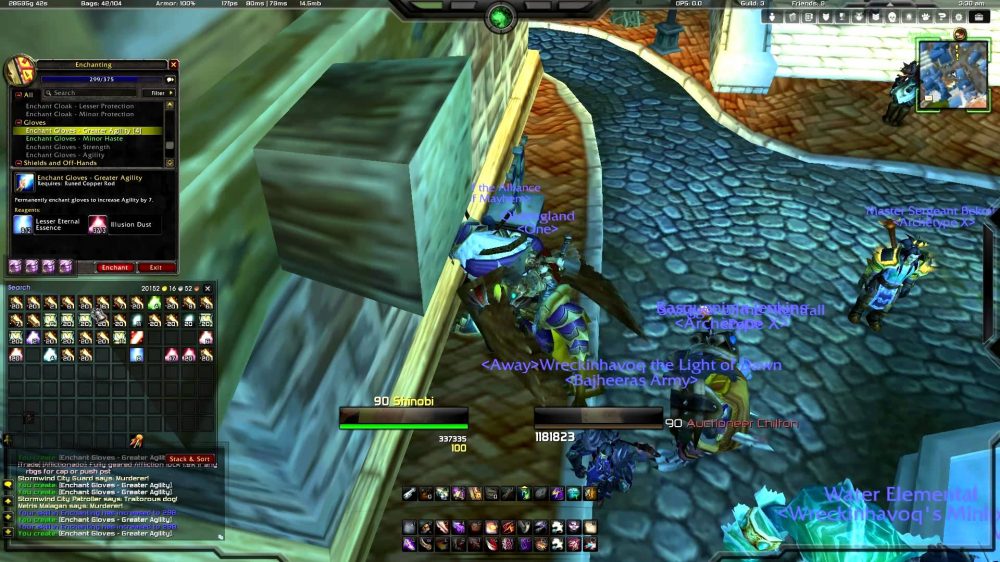Open the enchanting Filter dropdown
Viewport: 1000px width, 562px height.
click(157, 93)
